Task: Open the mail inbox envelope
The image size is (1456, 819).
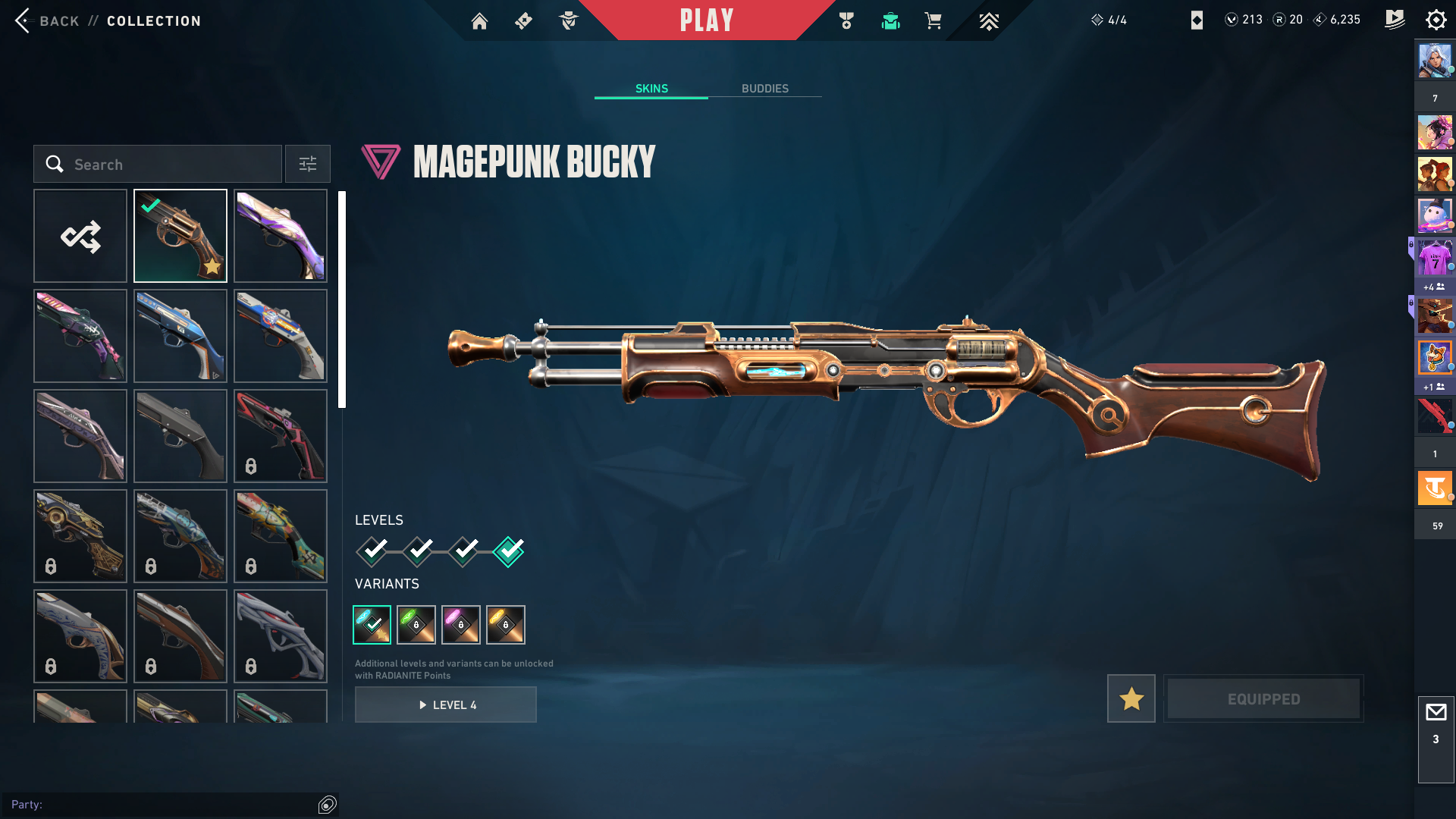Action: [x=1436, y=713]
